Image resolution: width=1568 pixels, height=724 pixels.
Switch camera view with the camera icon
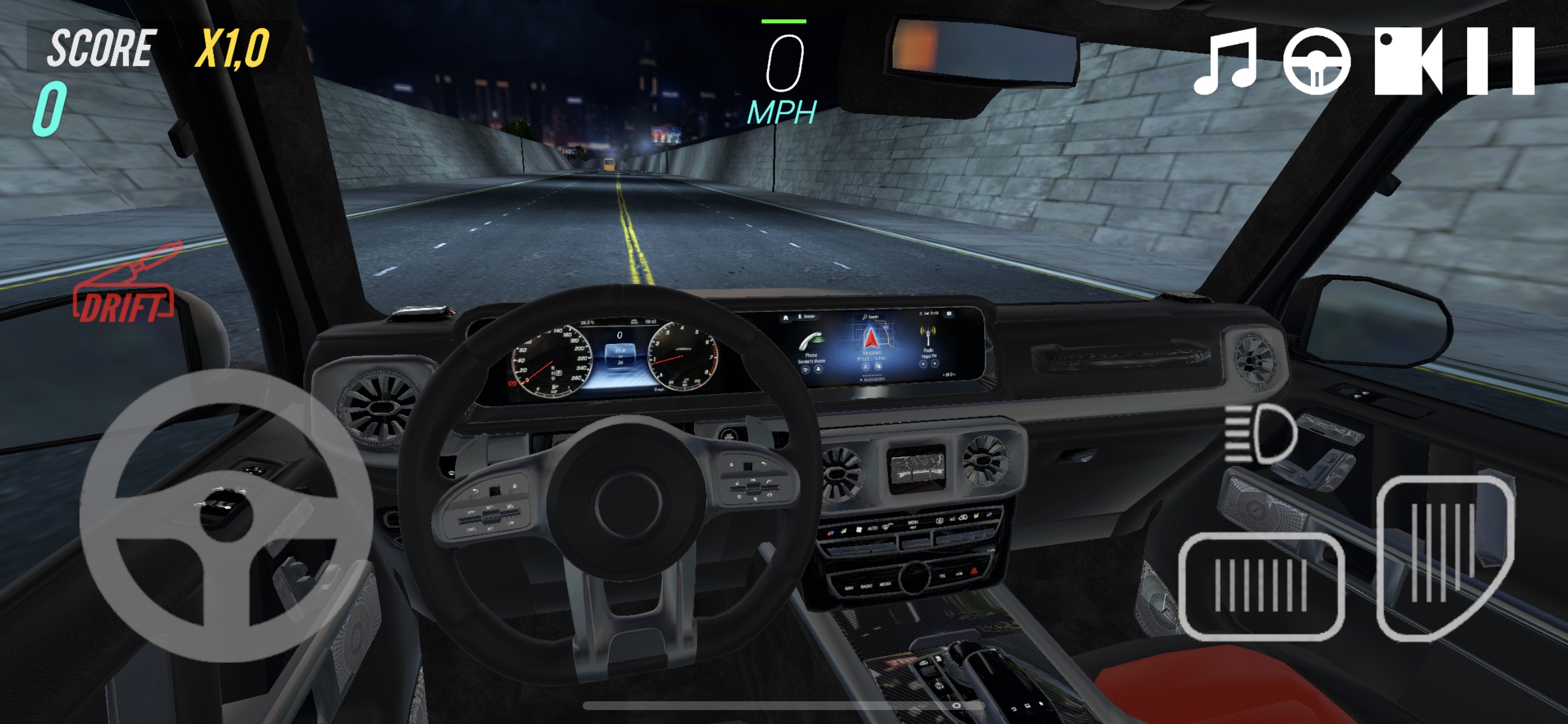pos(1408,61)
